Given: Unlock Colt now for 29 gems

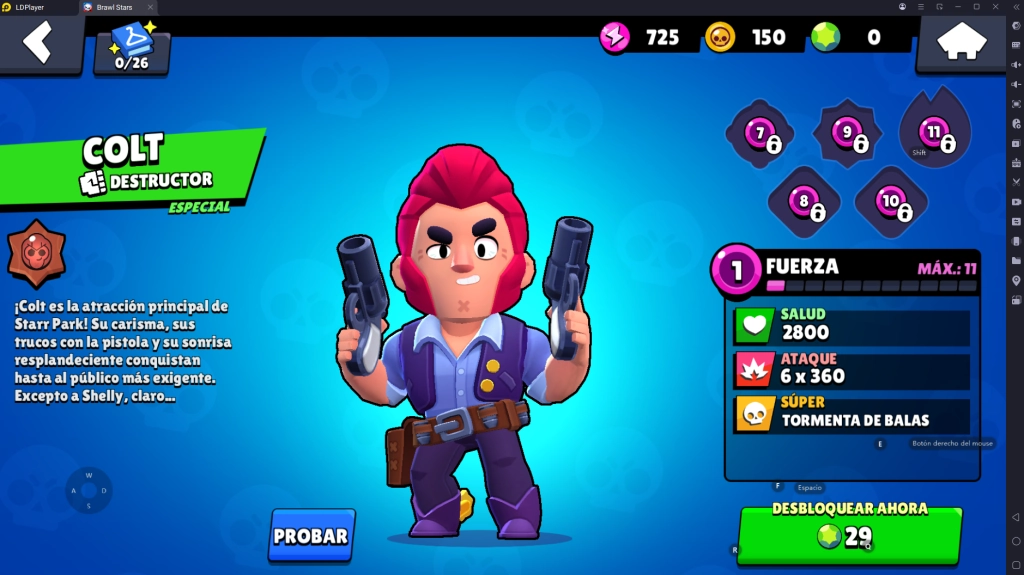Looking at the screenshot, I should (x=849, y=535).
